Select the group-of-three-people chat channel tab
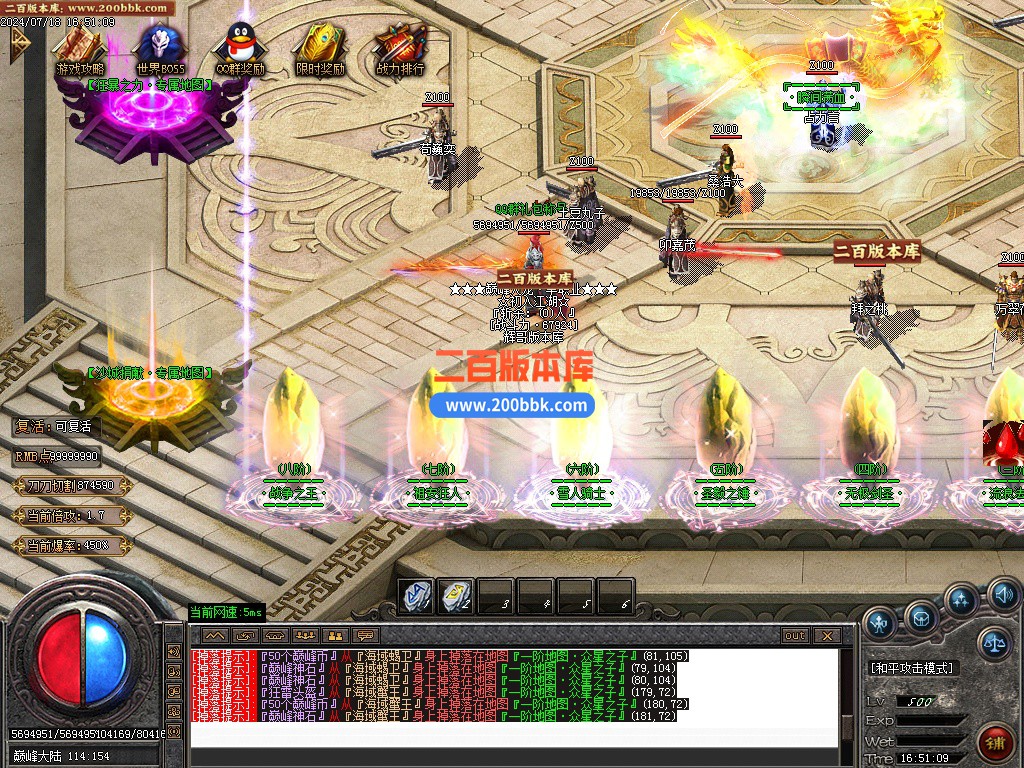1024x768 pixels. [x=306, y=636]
